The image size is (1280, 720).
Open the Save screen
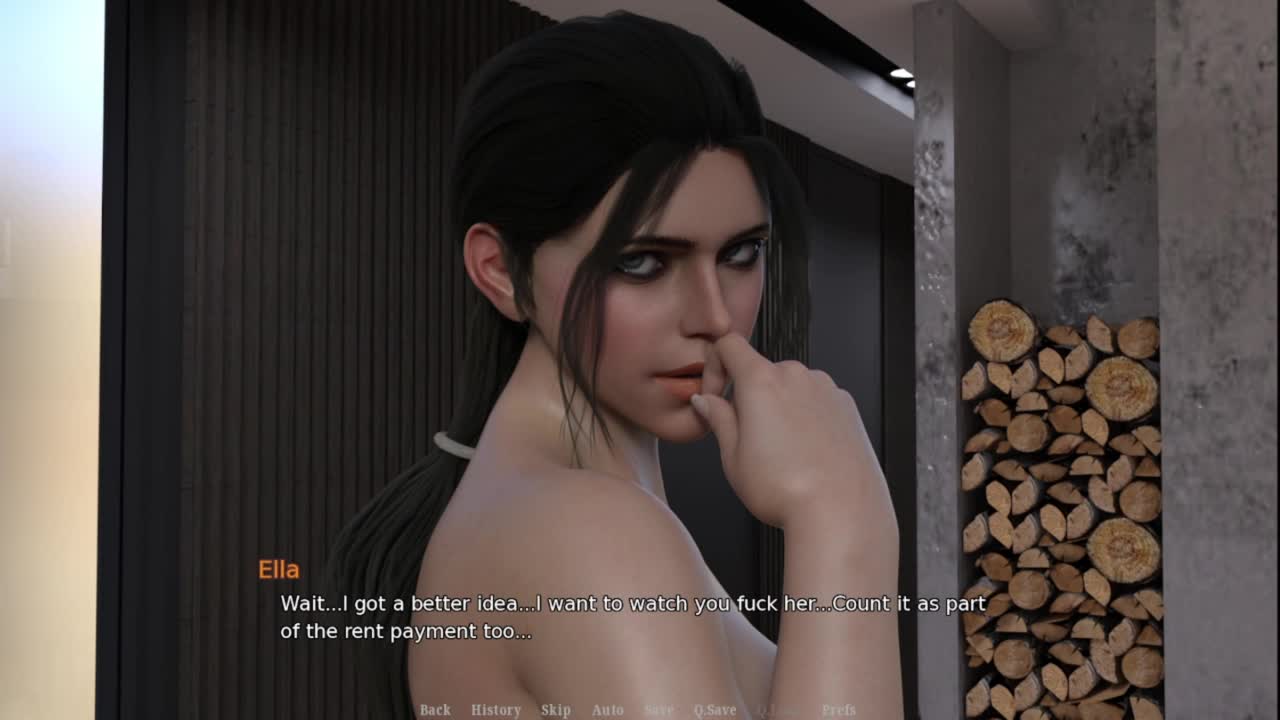tap(659, 710)
